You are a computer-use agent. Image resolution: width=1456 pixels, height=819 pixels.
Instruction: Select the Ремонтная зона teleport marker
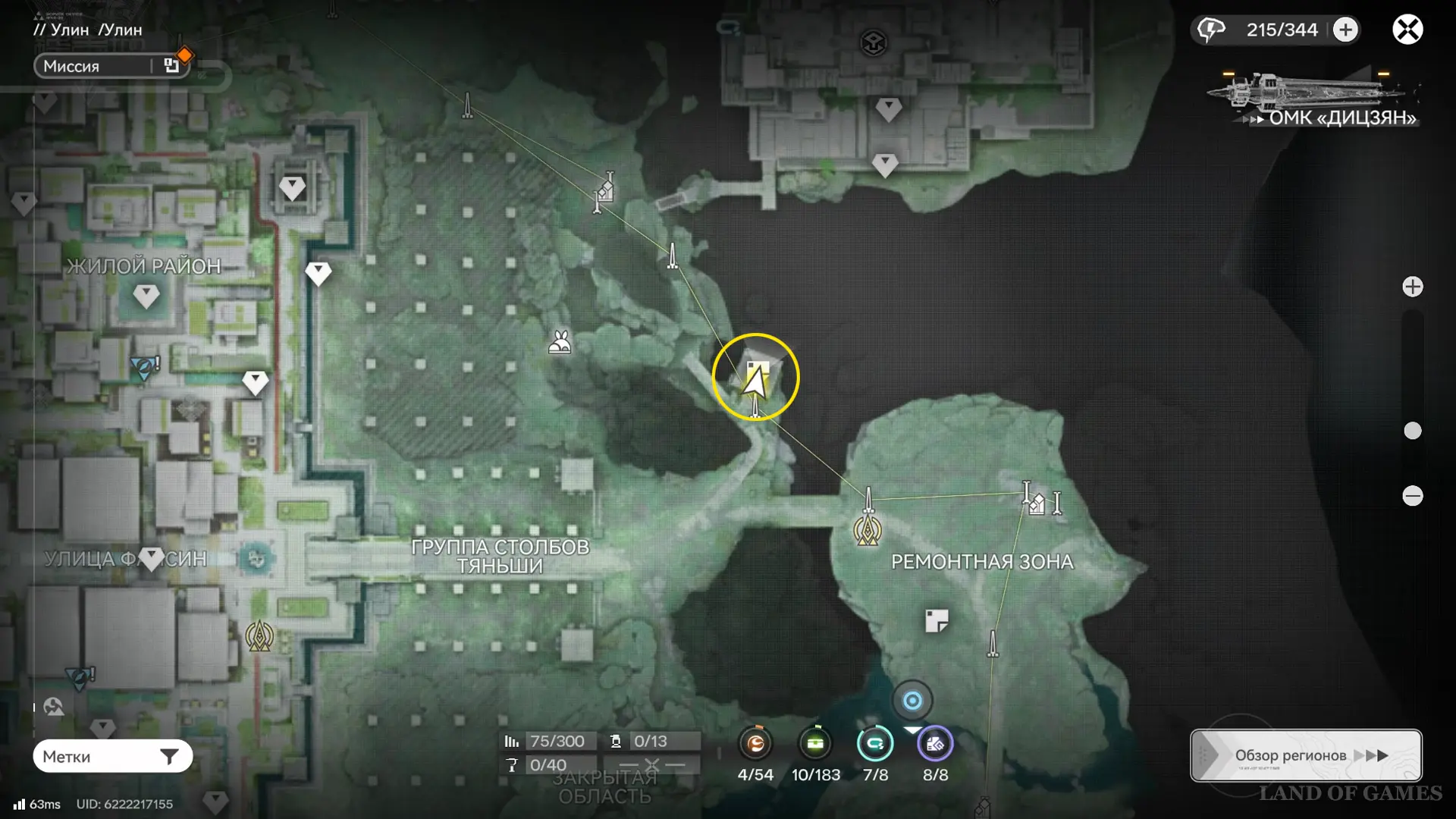(x=867, y=530)
